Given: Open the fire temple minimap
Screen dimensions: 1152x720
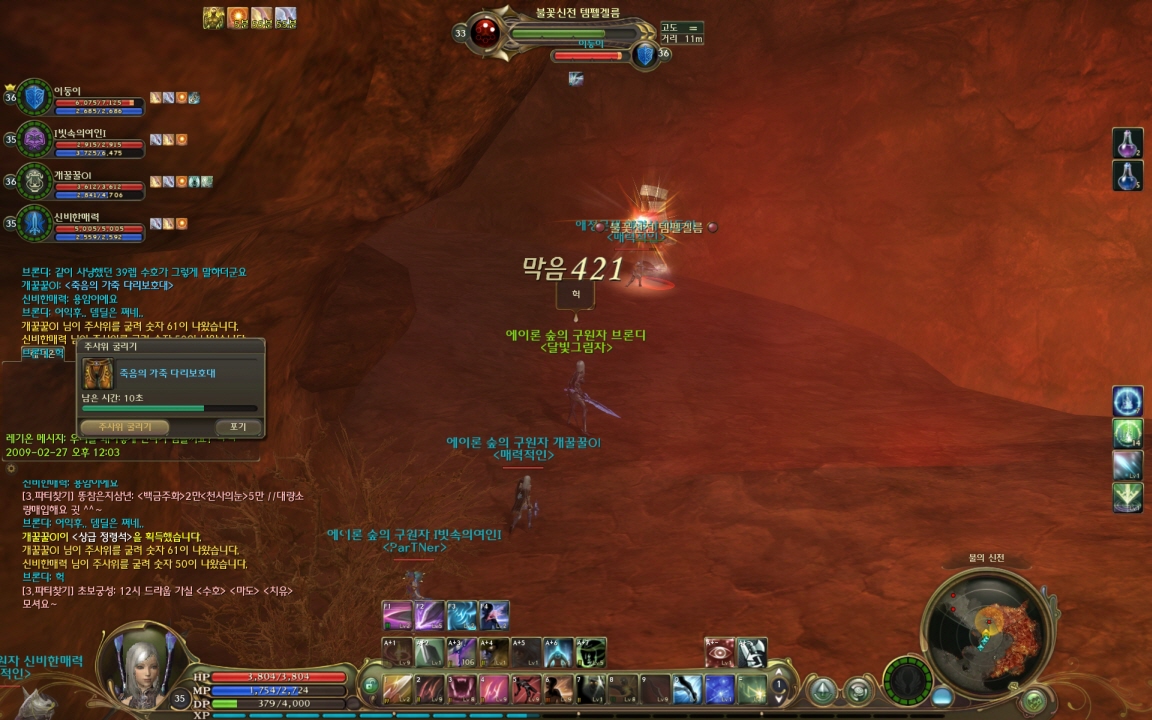Looking at the screenshot, I should (988, 628).
